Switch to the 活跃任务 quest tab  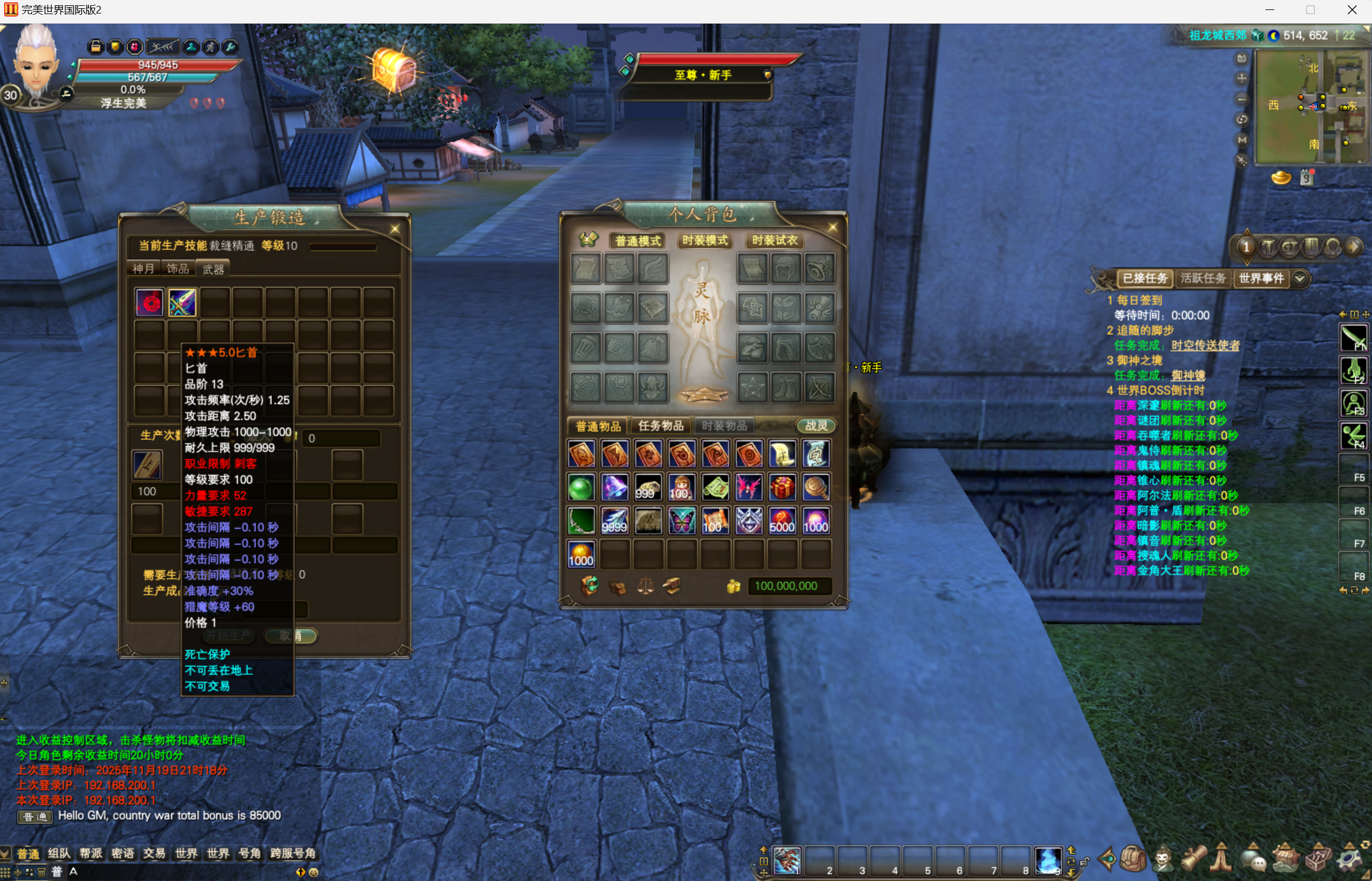pyautogui.click(x=1202, y=278)
